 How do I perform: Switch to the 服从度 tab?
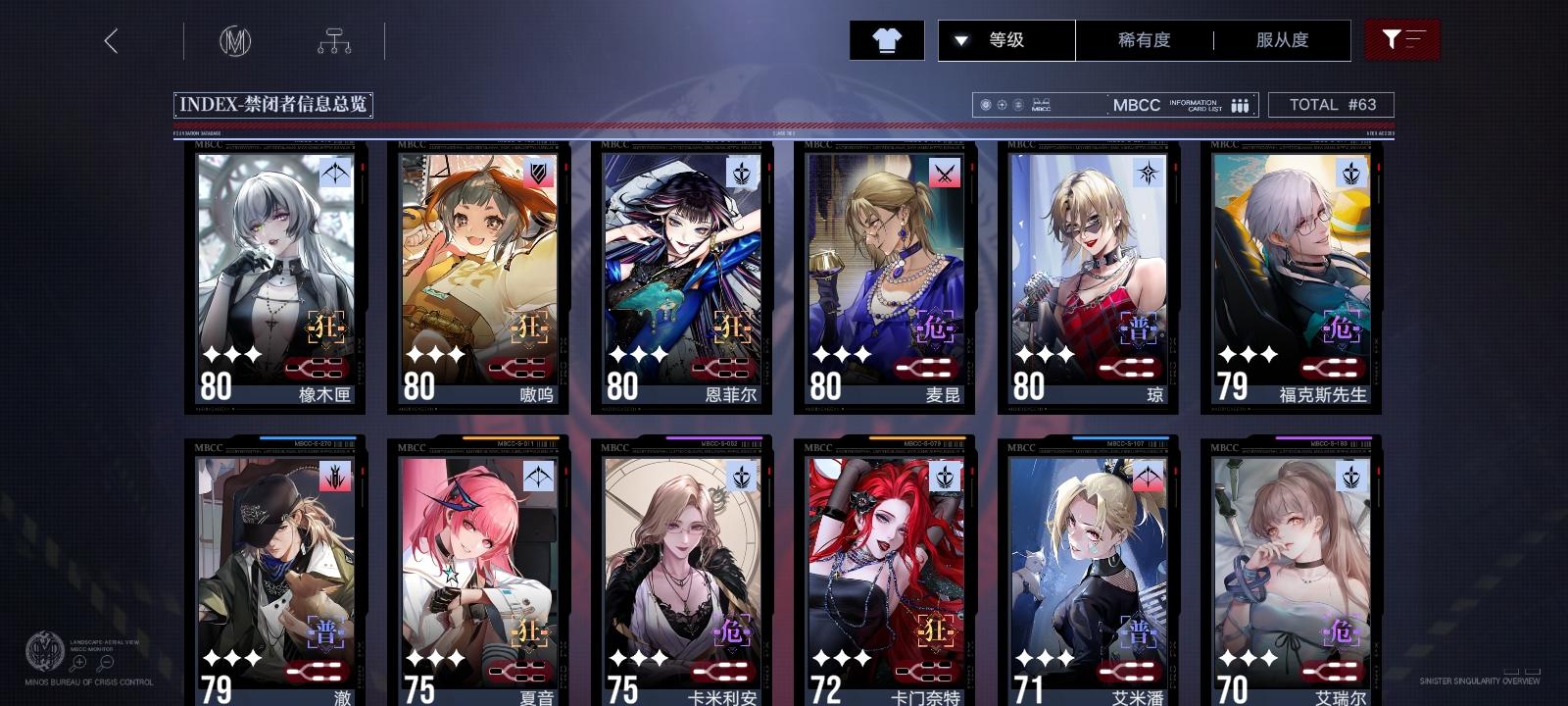pyautogui.click(x=1281, y=40)
